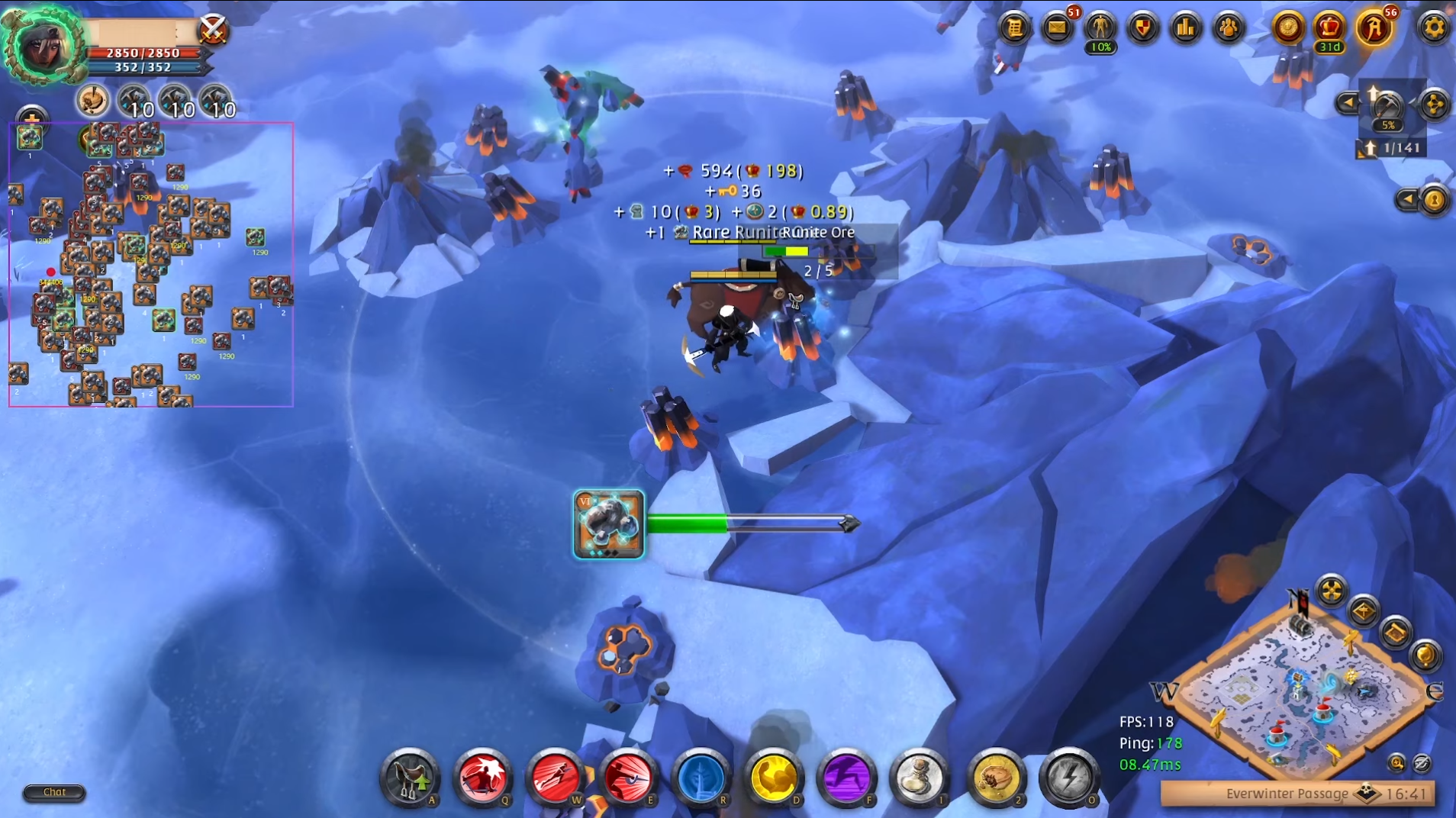This screenshot has height=818, width=1456.
Task: Use the potion flask slot
Action: [x=919, y=778]
